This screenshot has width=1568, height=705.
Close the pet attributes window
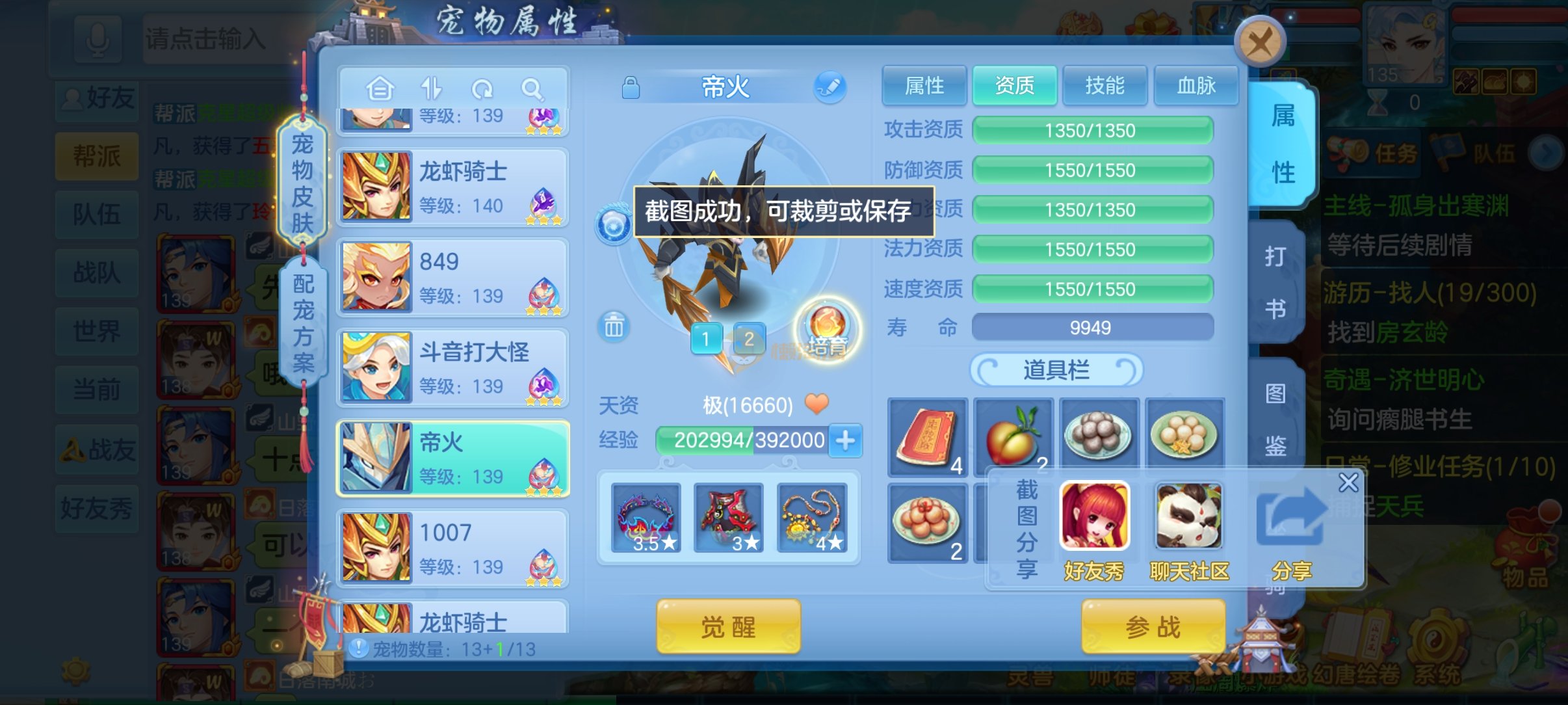[1259, 42]
